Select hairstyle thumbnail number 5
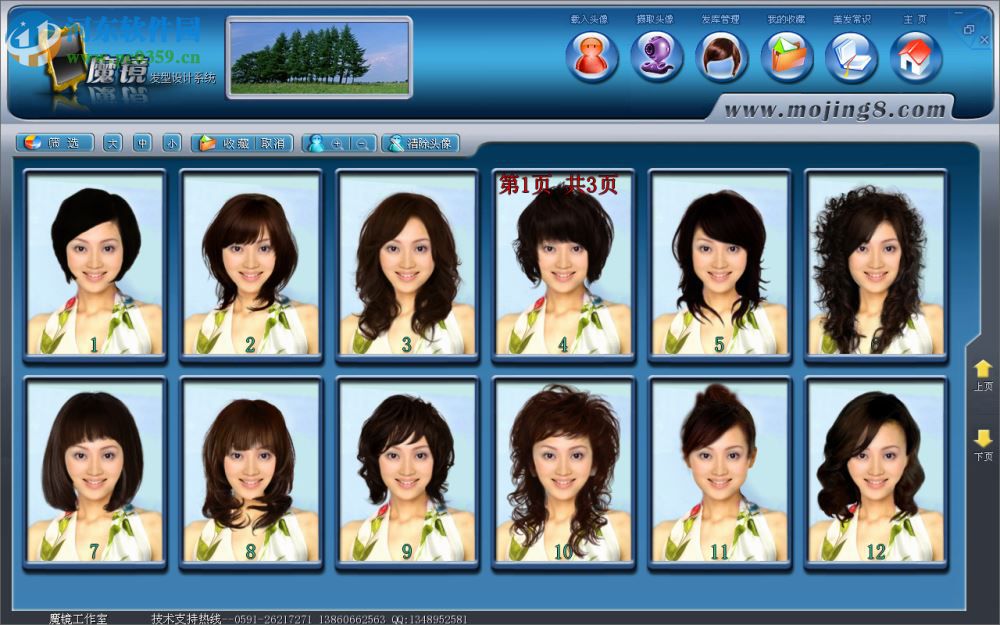Screen dimensions: 1000x625 [720, 264]
